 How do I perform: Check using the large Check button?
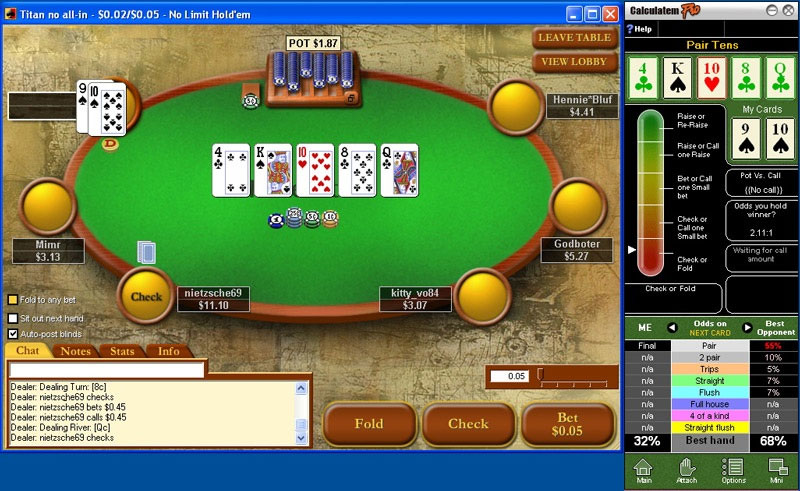click(x=468, y=424)
